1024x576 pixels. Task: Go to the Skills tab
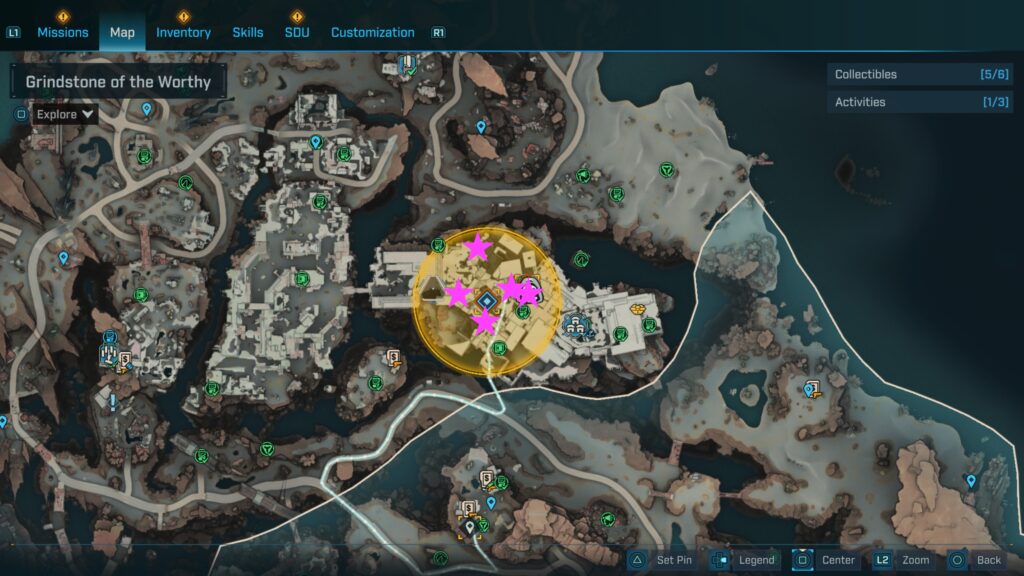pos(248,32)
